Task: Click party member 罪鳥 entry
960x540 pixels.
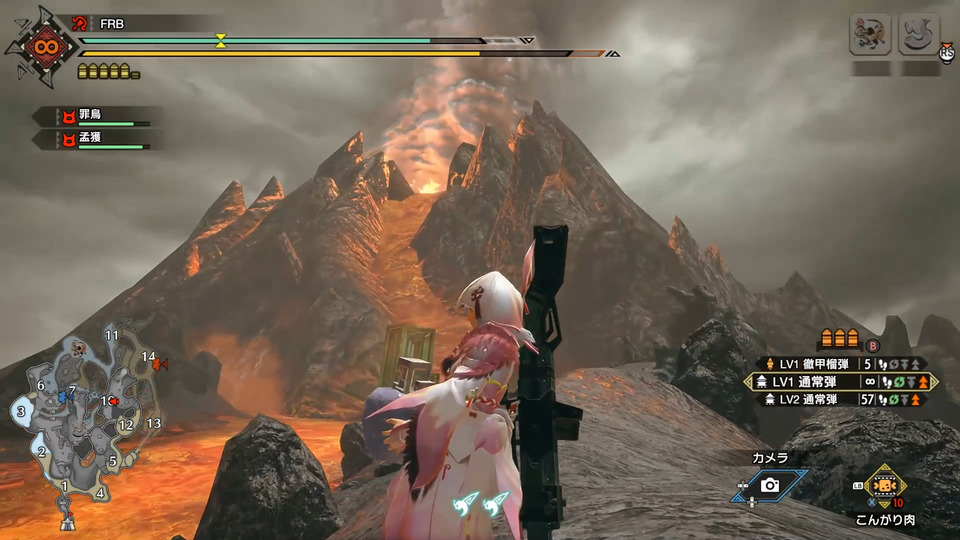Action: point(95,116)
